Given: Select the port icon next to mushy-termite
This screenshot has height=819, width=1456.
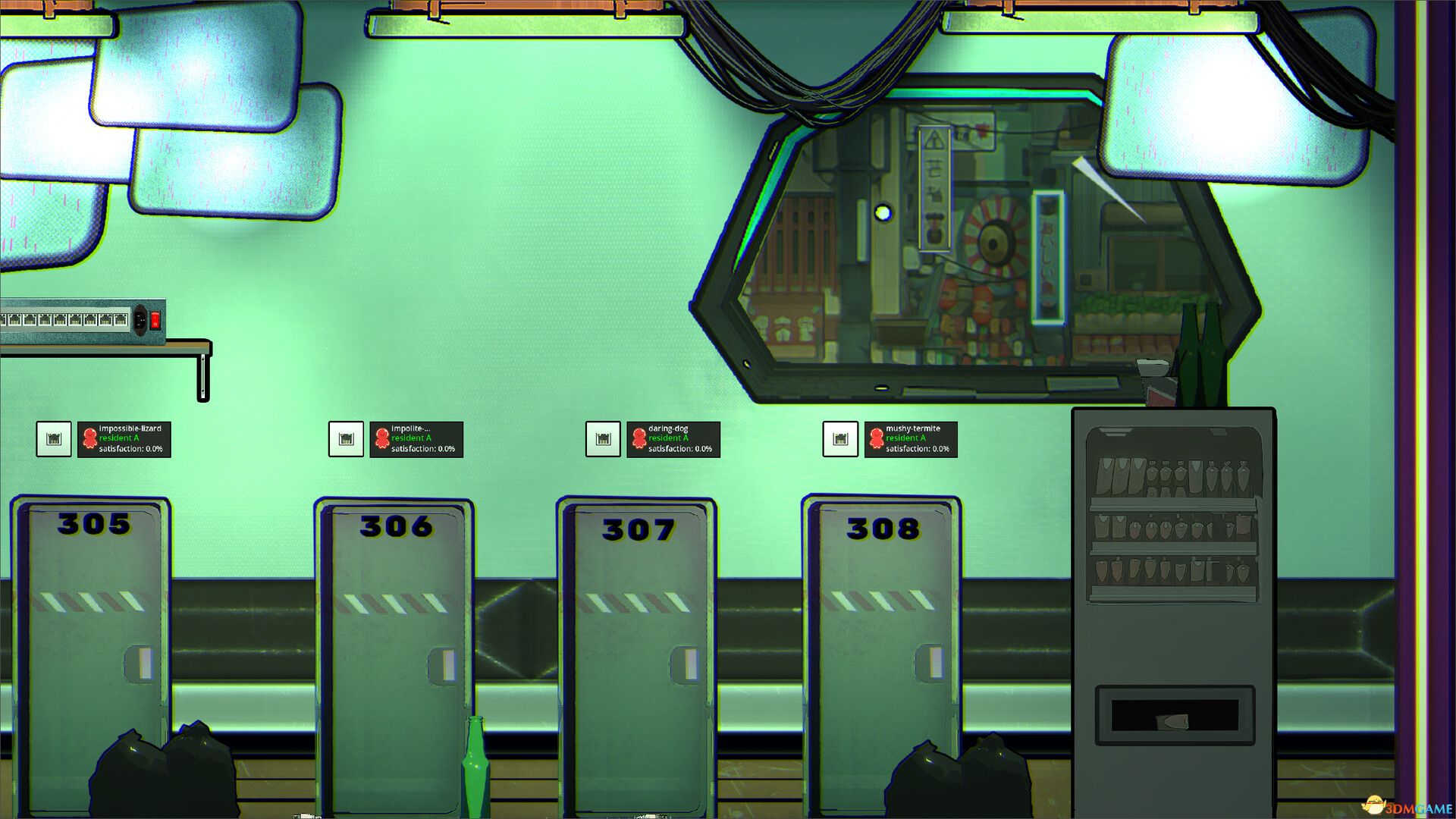Looking at the screenshot, I should coord(841,438).
